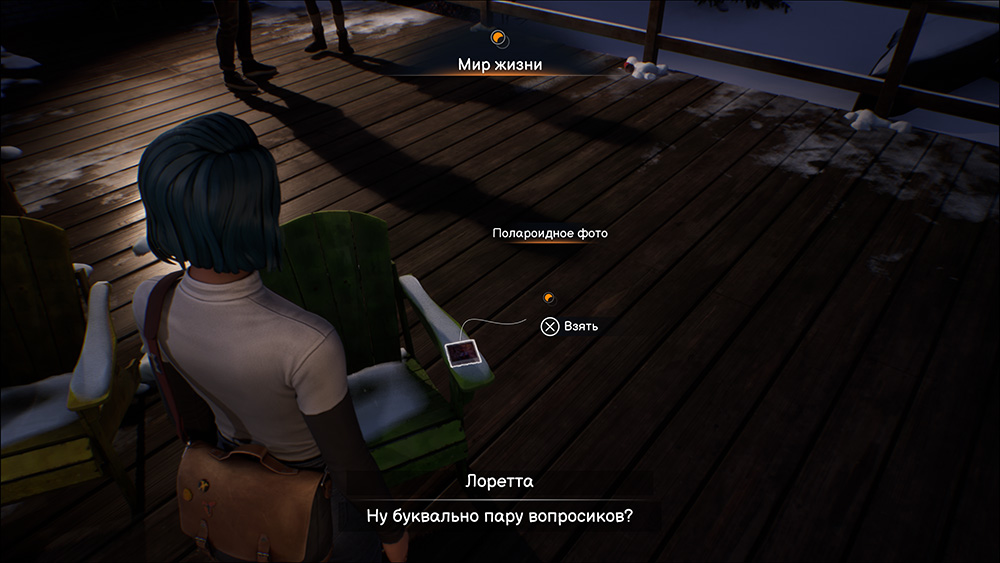Screen dimensions: 1000x563
Task: Choose the Взять action for the photo
Action: click(x=571, y=326)
